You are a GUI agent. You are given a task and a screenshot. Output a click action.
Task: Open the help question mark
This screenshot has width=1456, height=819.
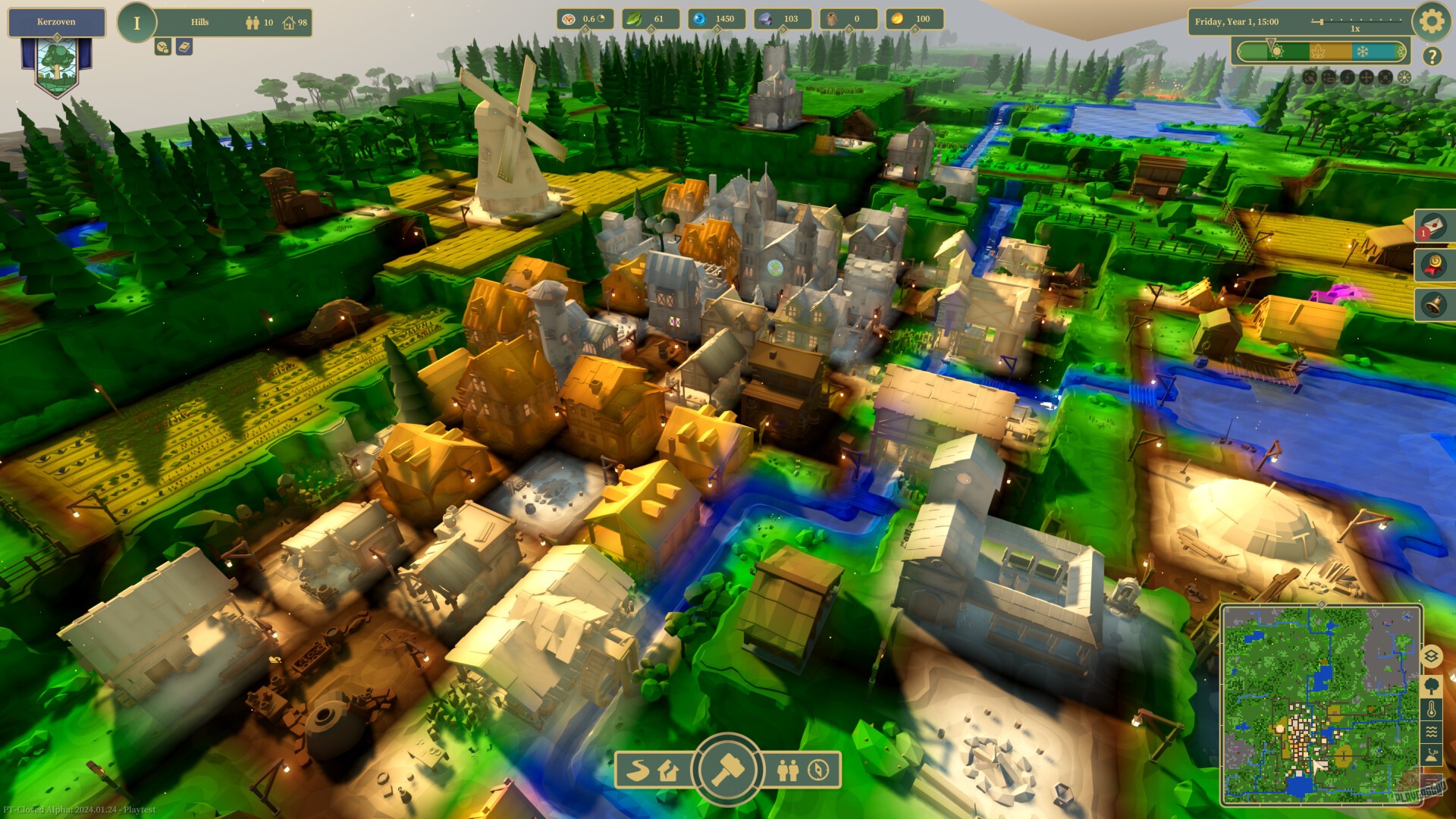coord(1432,55)
